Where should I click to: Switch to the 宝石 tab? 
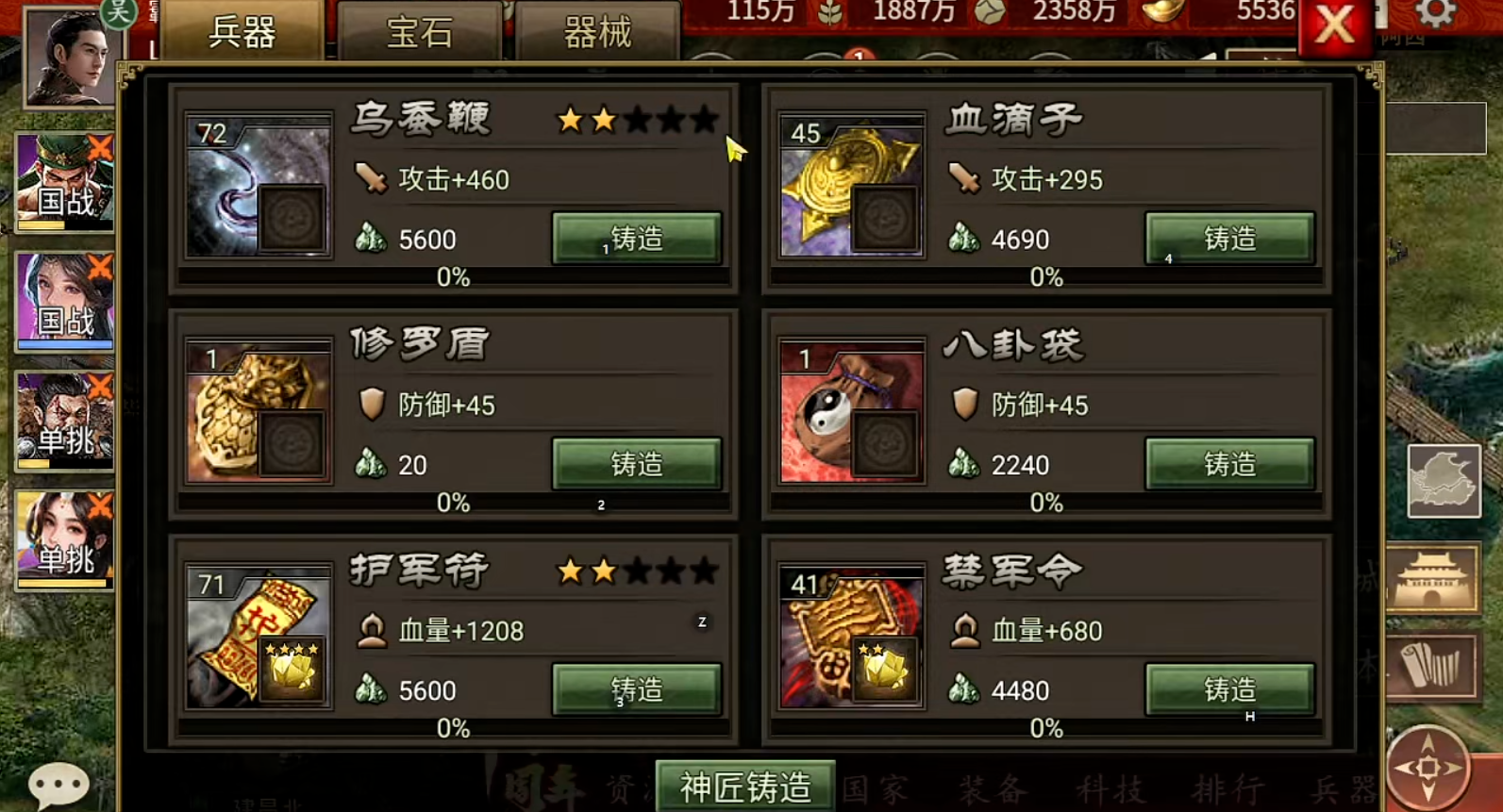click(x=418, y=30)
